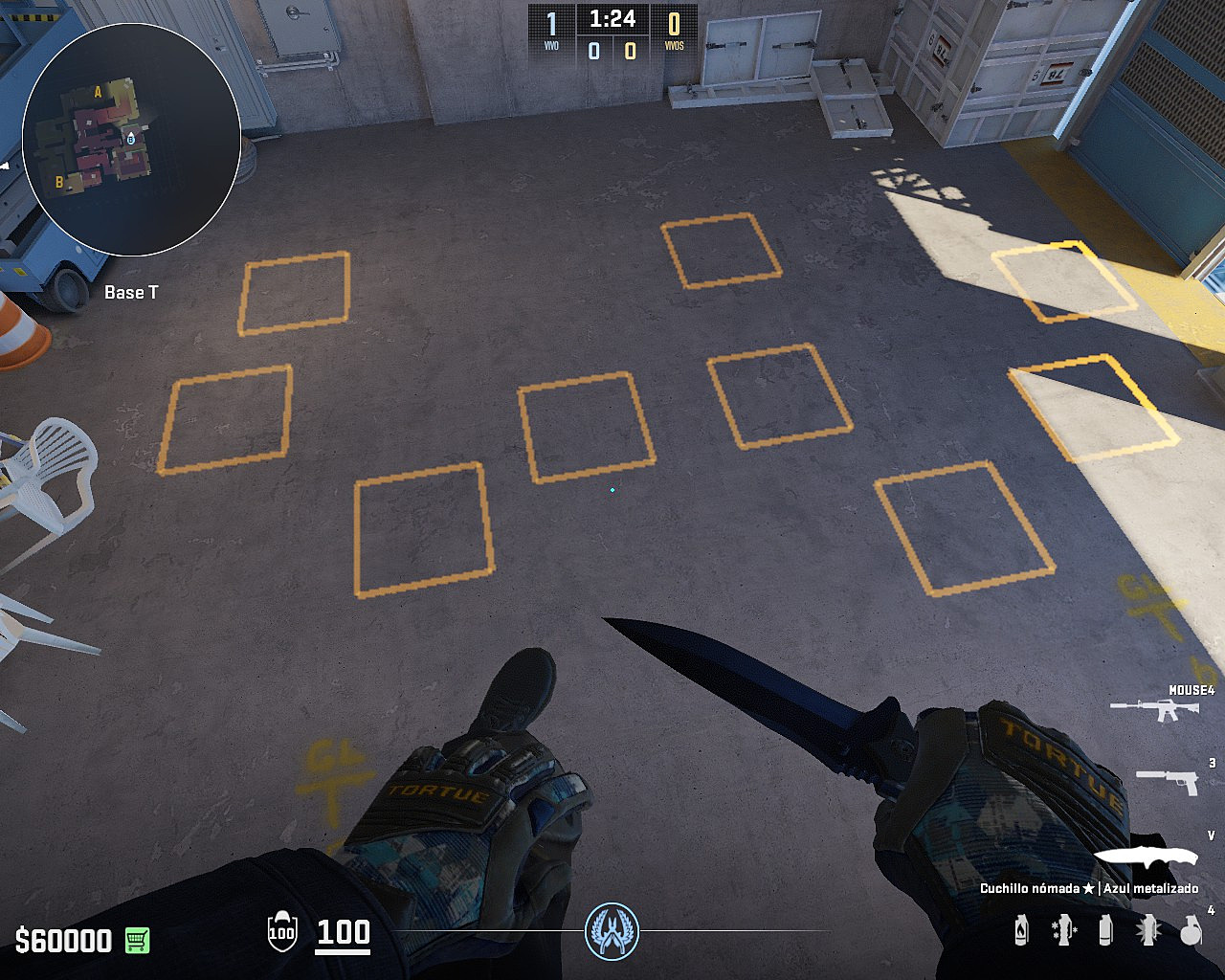Click the Base T location label

pyautogui.click(x=133, y=293)
